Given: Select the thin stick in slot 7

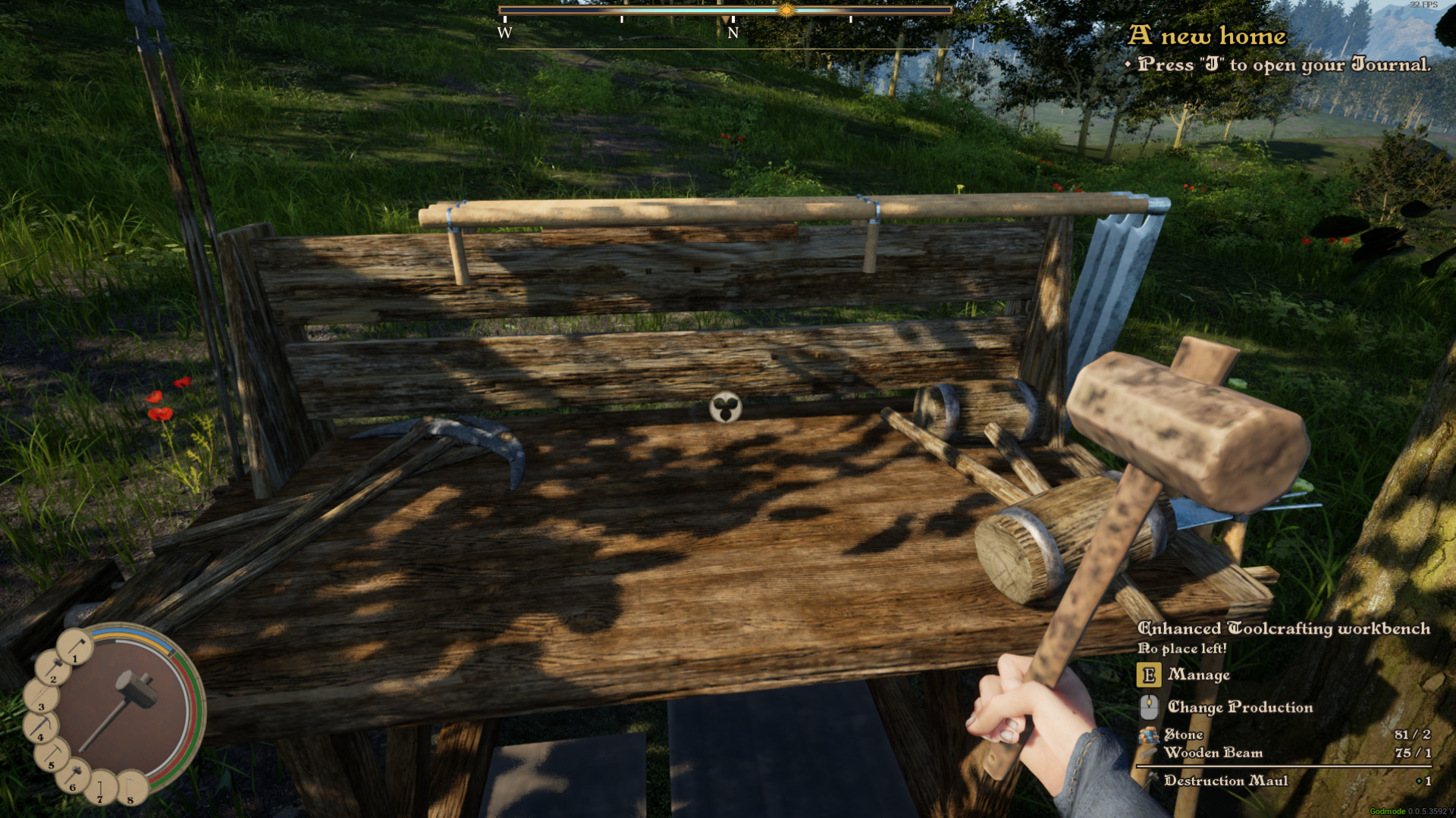Looking at the screenshot, I should 101,788.
